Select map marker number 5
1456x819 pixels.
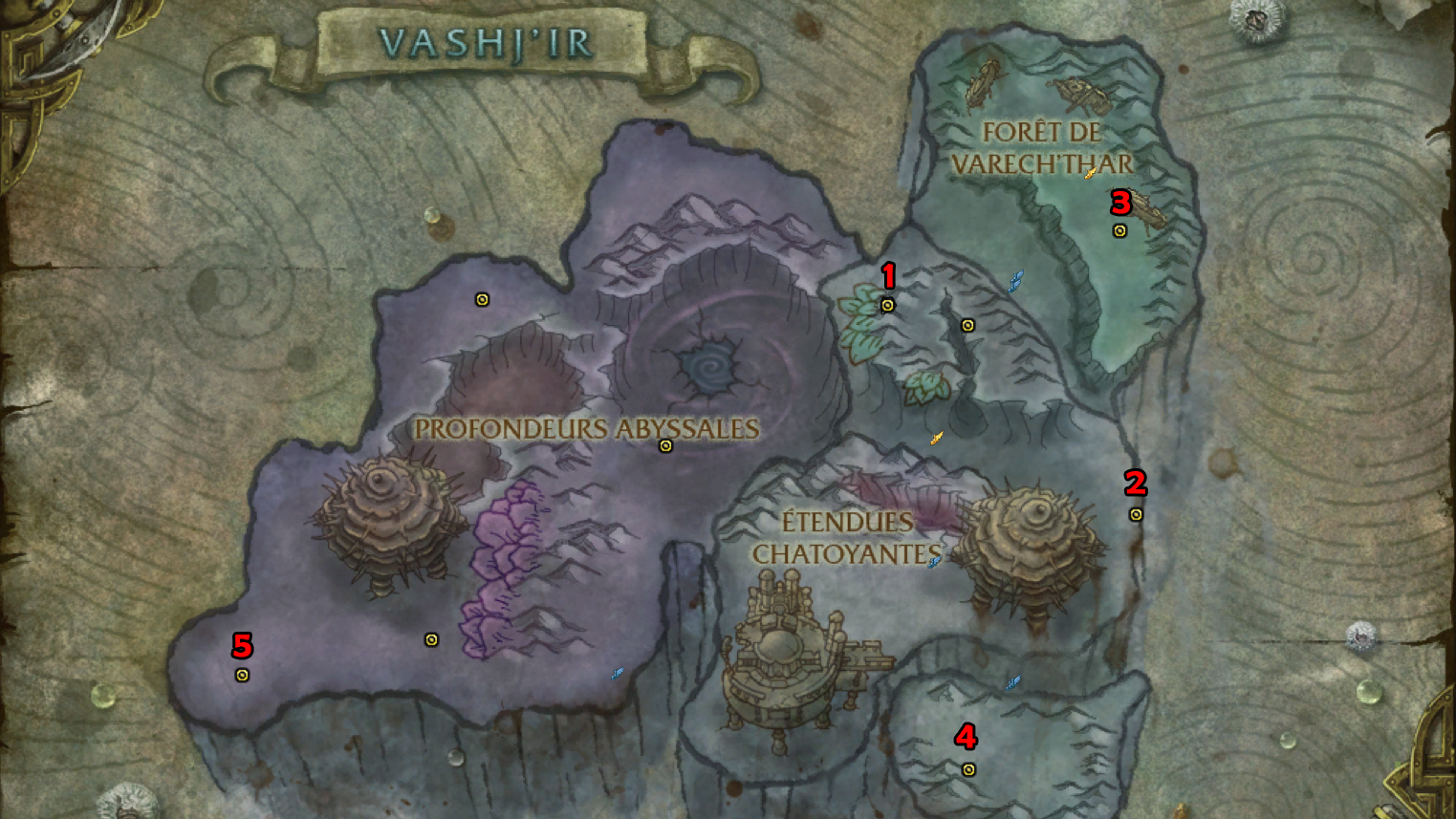click(x=242, y=676)
